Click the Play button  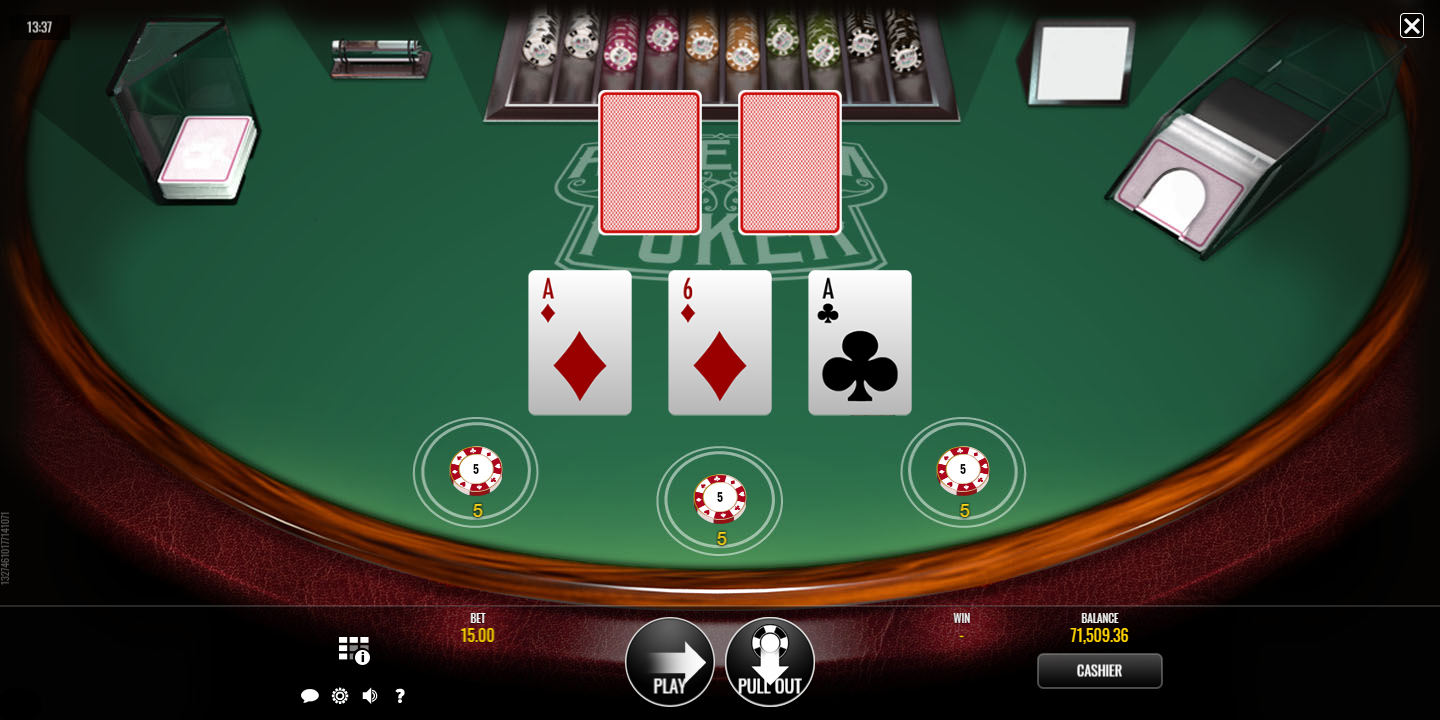pyautogui.click(x=670, y=662)
